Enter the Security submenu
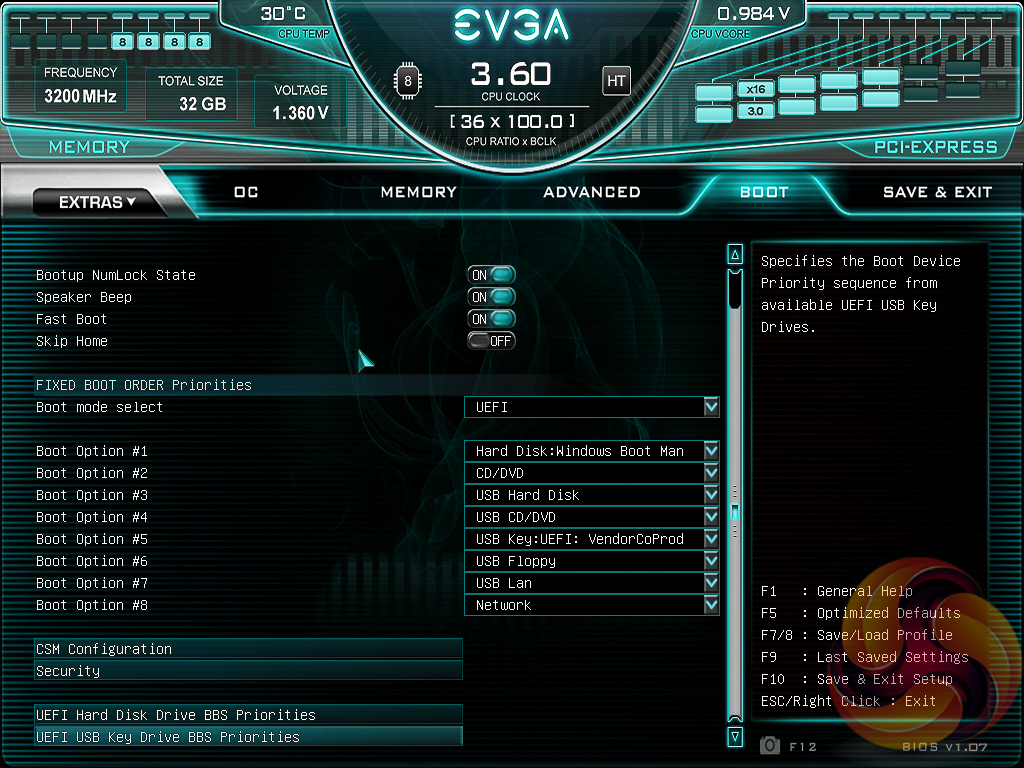The image size is (1024, 768). 248,671
